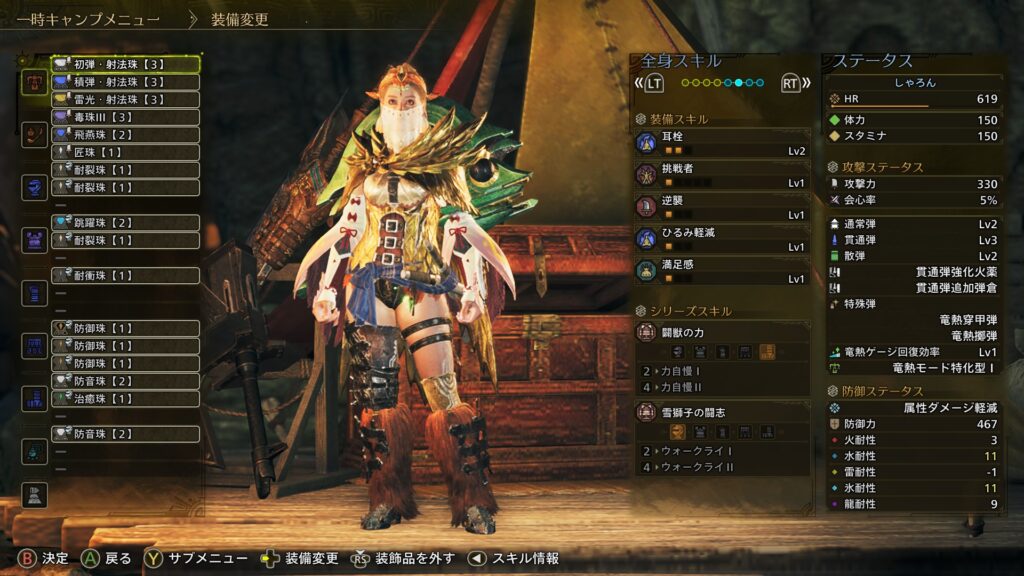The height and width of the screenshot is (576, 1024).
Task: Select the 初弾・射法珠【3】 decoration slot
Action: (125, 64)
